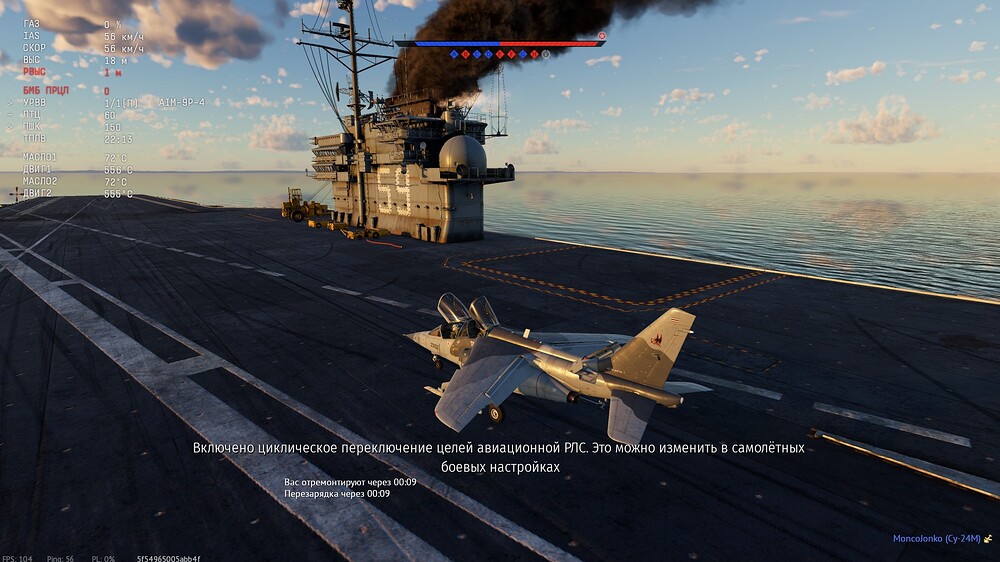Select the MoncoJonko (Су-24М) kill feed entry
The width and height of the screenshot is (1000, 562).
[x=937, y=539]
